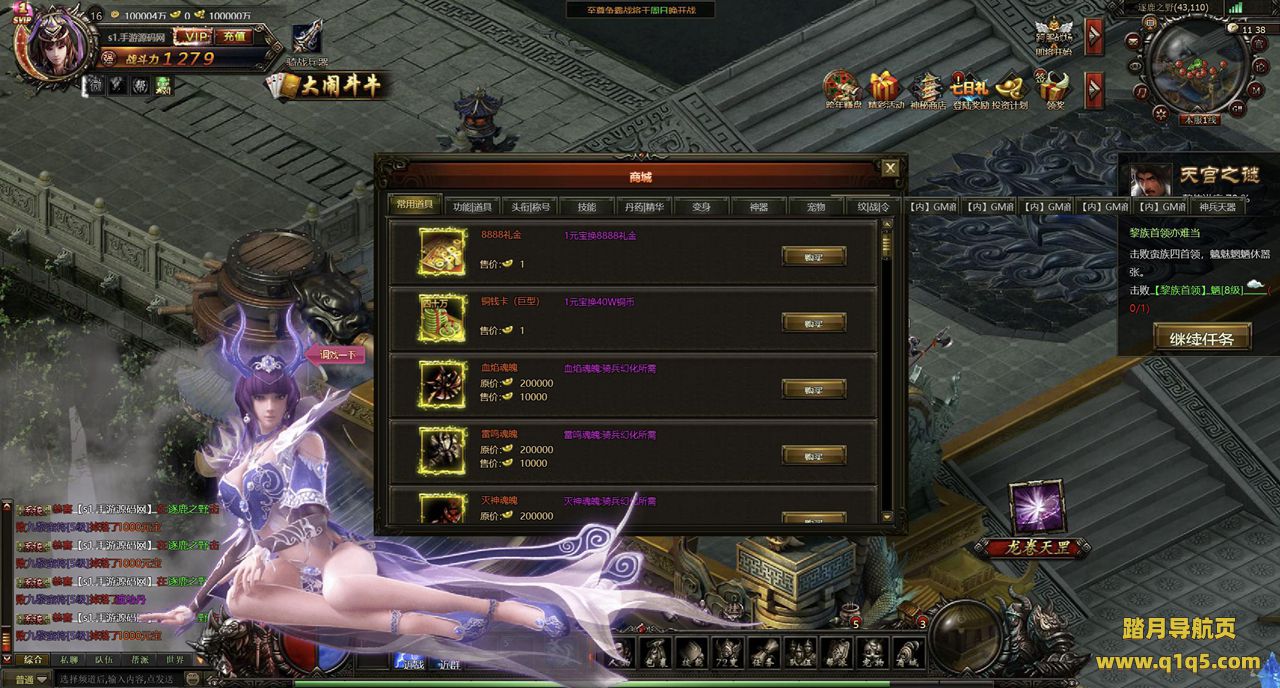Switch chat to the 私聊 tab

click(x=68, y=660)
